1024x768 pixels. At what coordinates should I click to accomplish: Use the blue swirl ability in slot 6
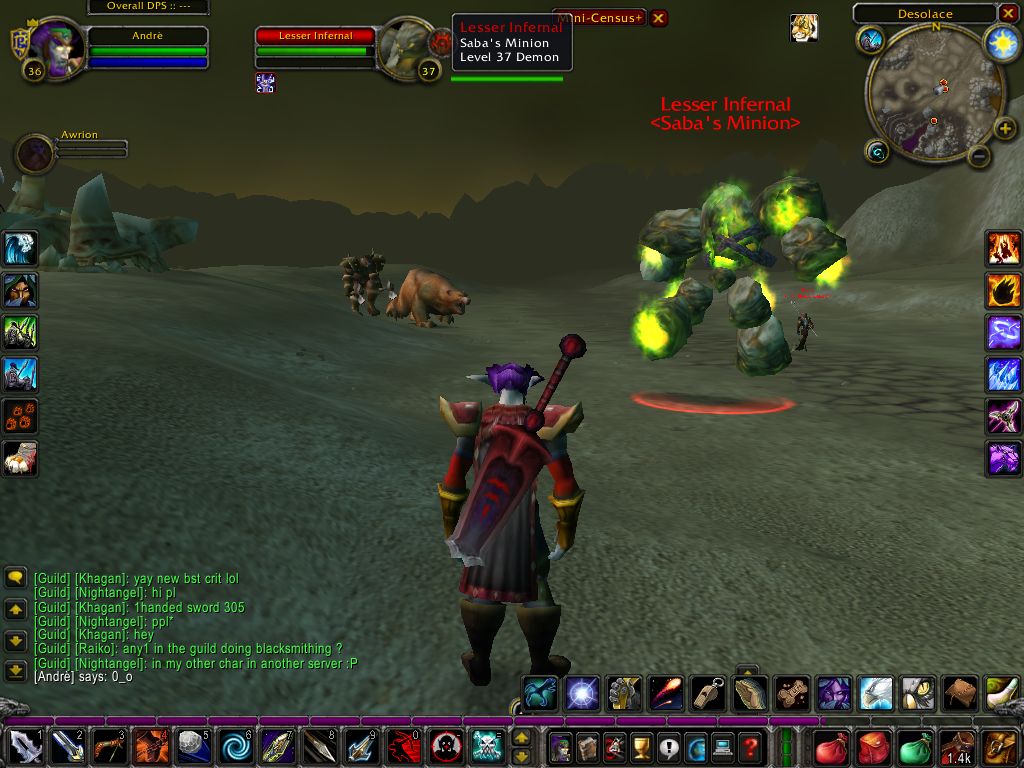[237, 747]
